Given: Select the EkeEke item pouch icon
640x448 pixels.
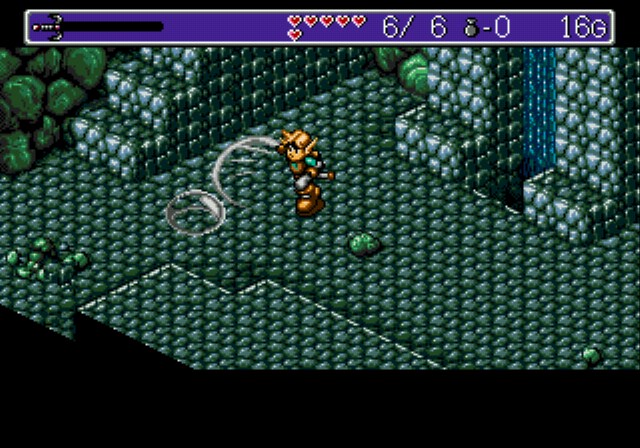Looking at the screenshot, I should [471, 28].
